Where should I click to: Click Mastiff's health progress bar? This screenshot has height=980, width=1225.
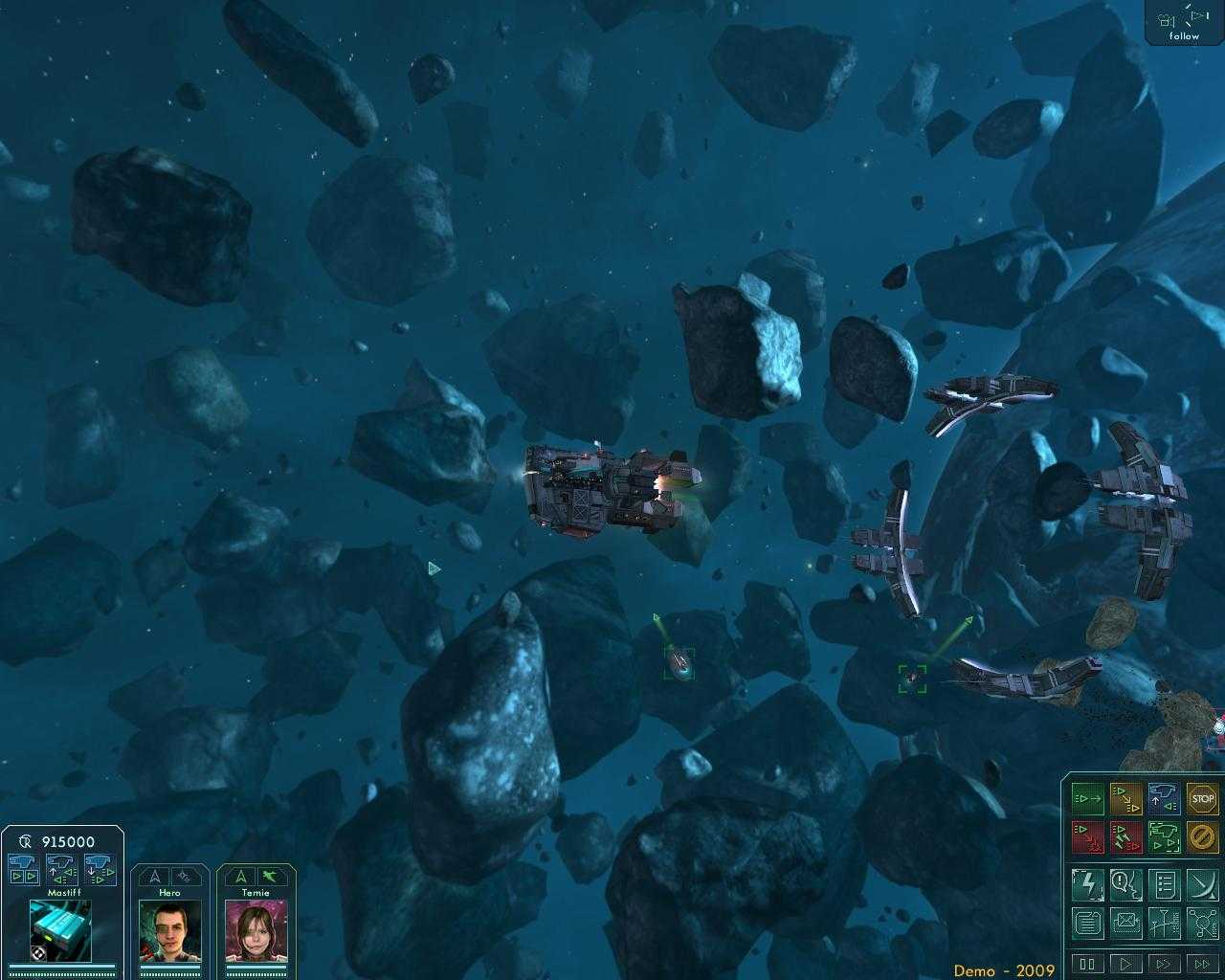pos(60,969)
